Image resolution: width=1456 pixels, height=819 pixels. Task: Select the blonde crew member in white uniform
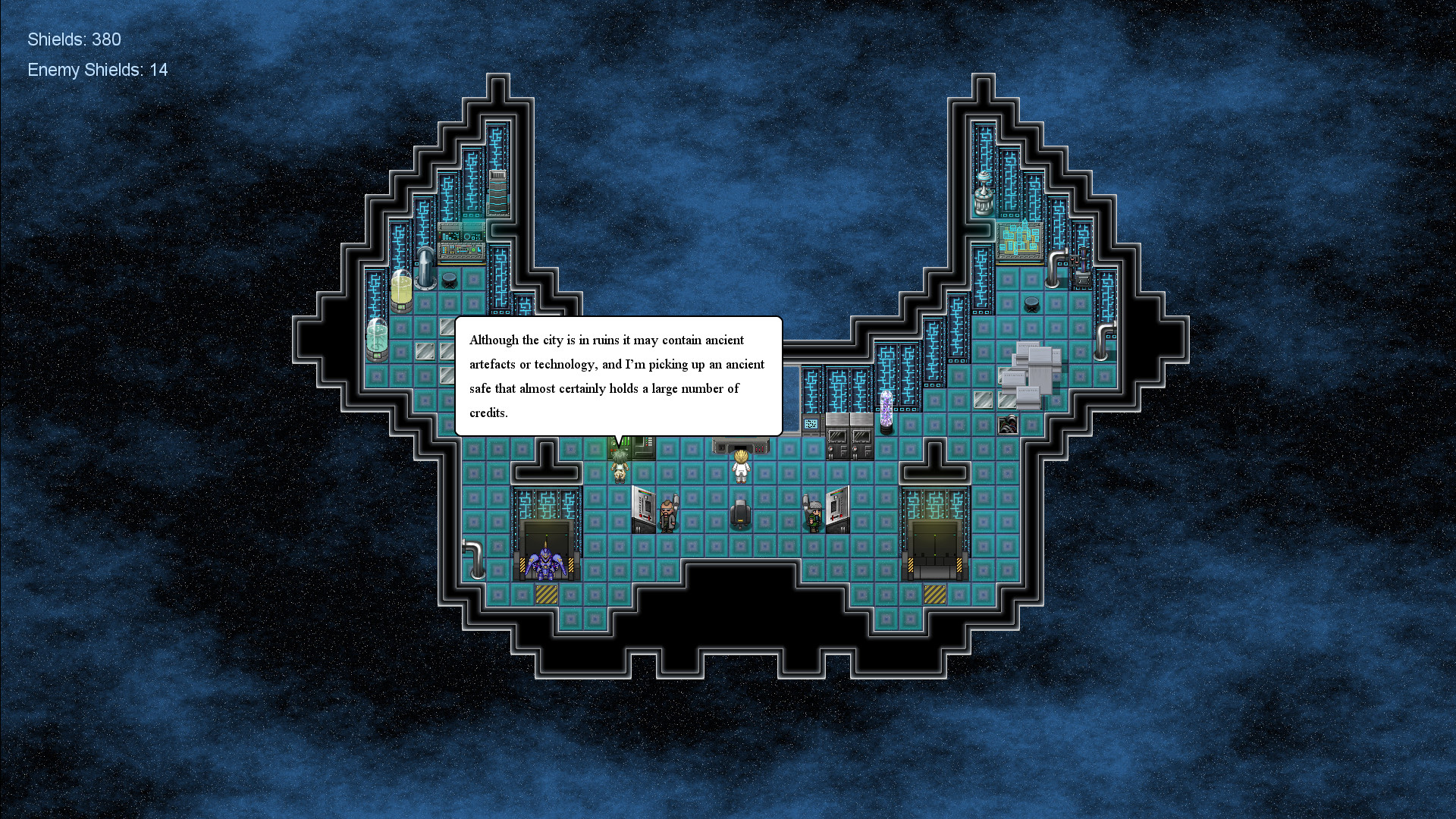coord(741,469)
